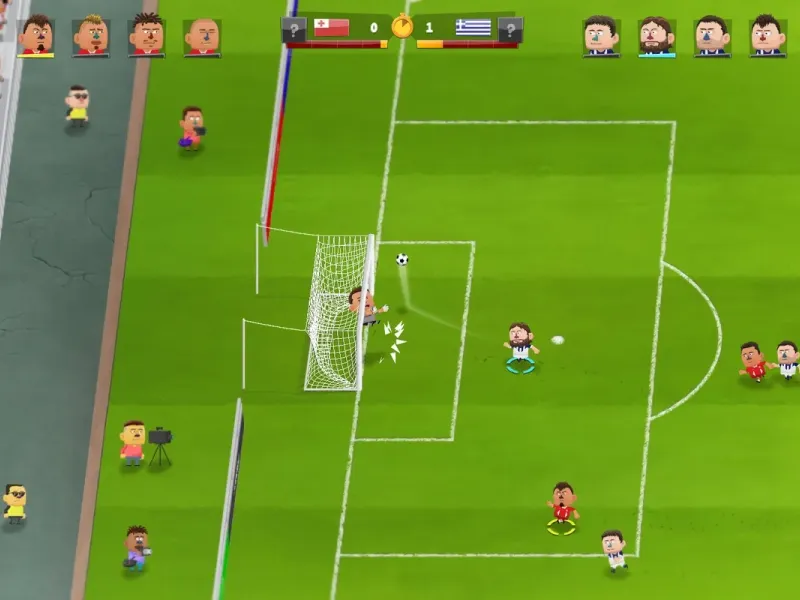
Task: Select the Tonga flag on the scoreboard
Action: tap(331, 28)
